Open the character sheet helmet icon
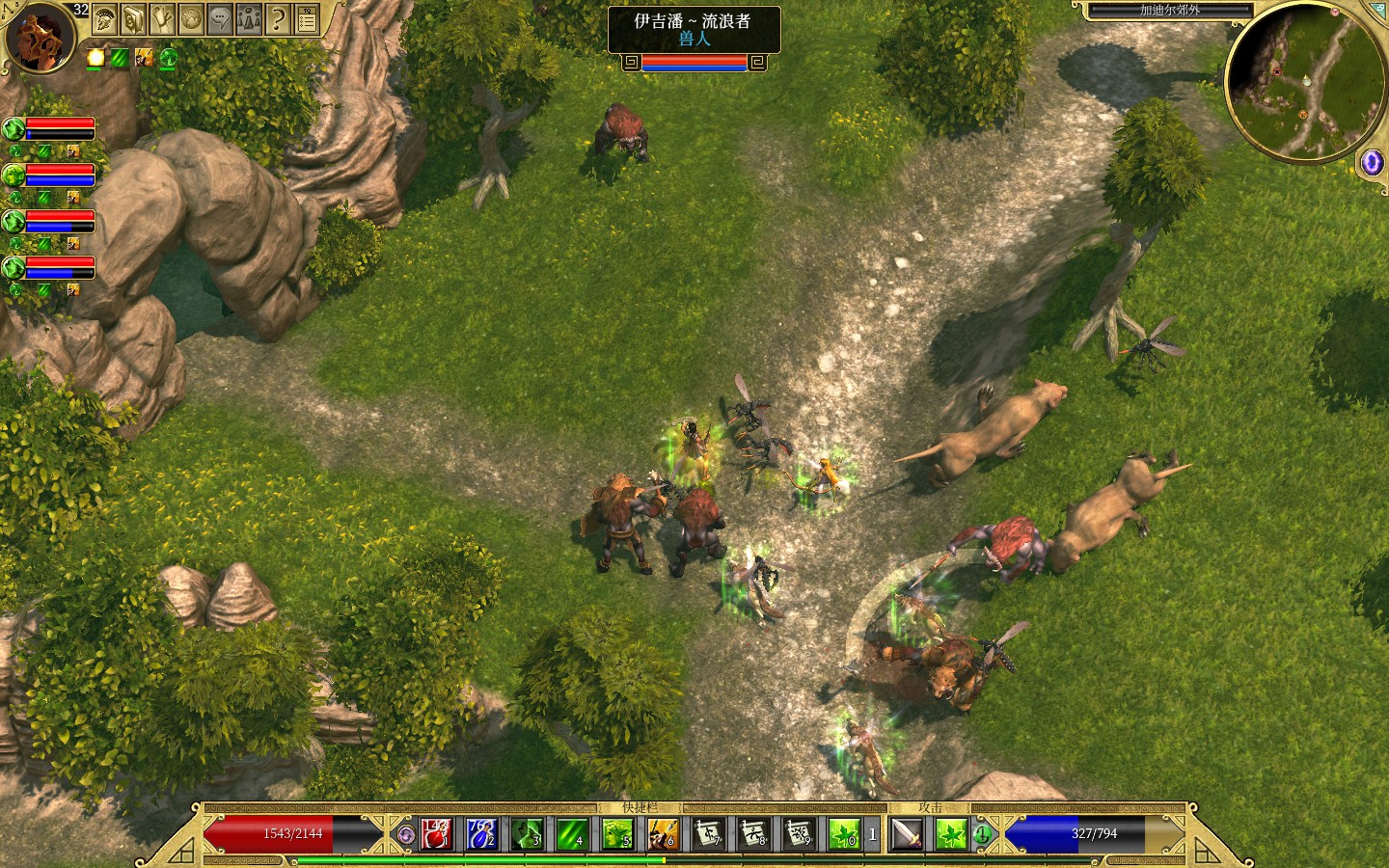This screenshot has width=1389, height=868. coord(105,18)
